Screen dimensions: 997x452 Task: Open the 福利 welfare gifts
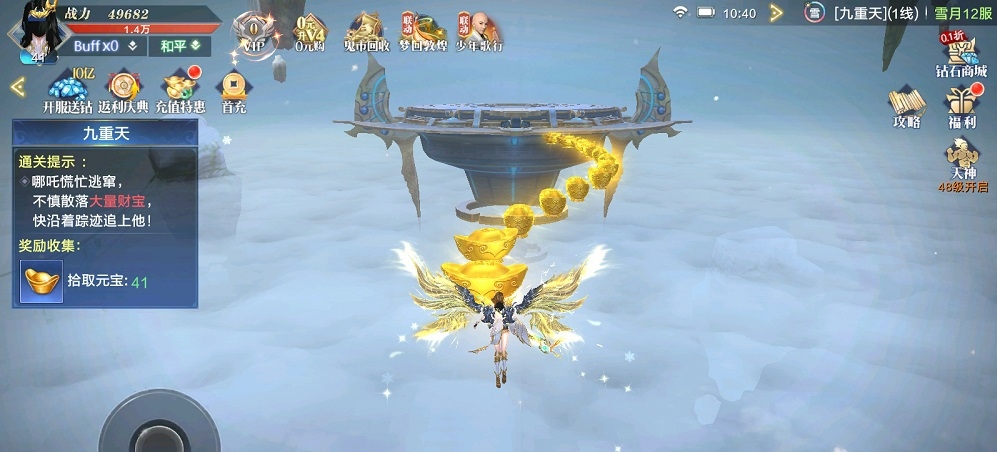(962, 107)
